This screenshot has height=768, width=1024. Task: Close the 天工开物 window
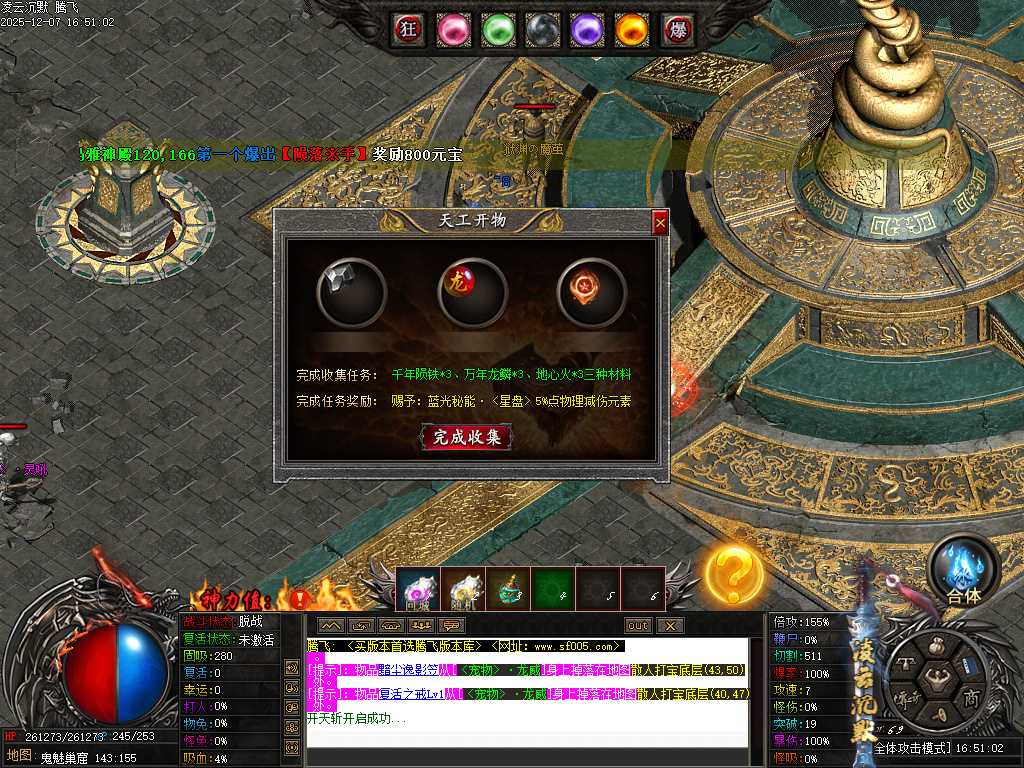(660, 223)
